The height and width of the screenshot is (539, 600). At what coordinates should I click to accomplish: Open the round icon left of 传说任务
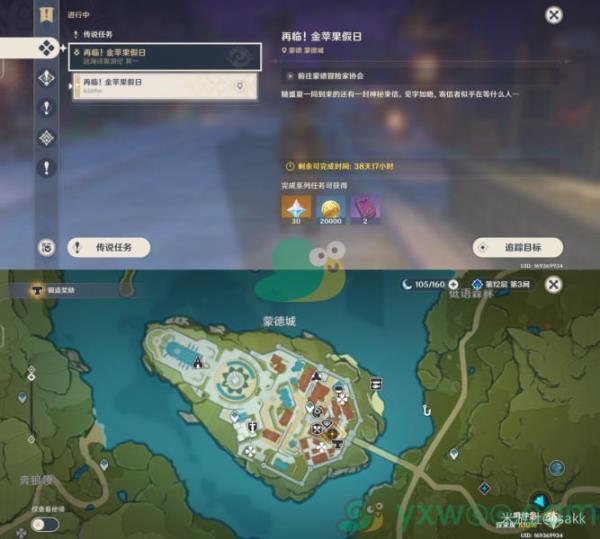pyautogui.click(x=46, y=247)
